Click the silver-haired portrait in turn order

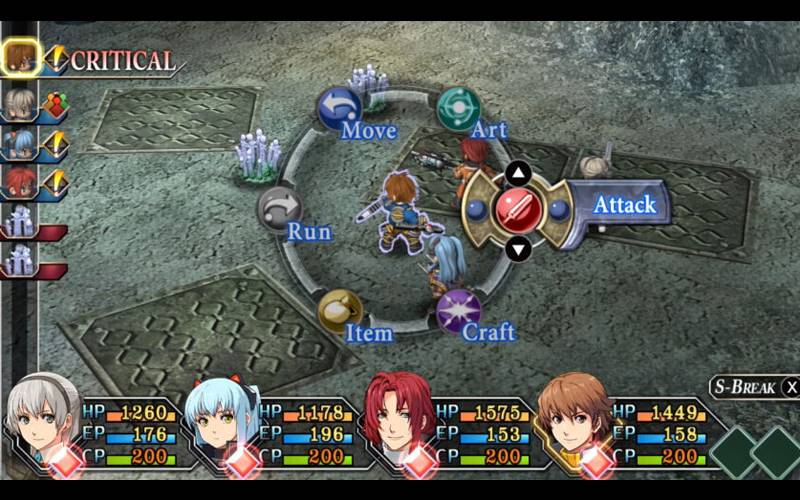point(20,102)
